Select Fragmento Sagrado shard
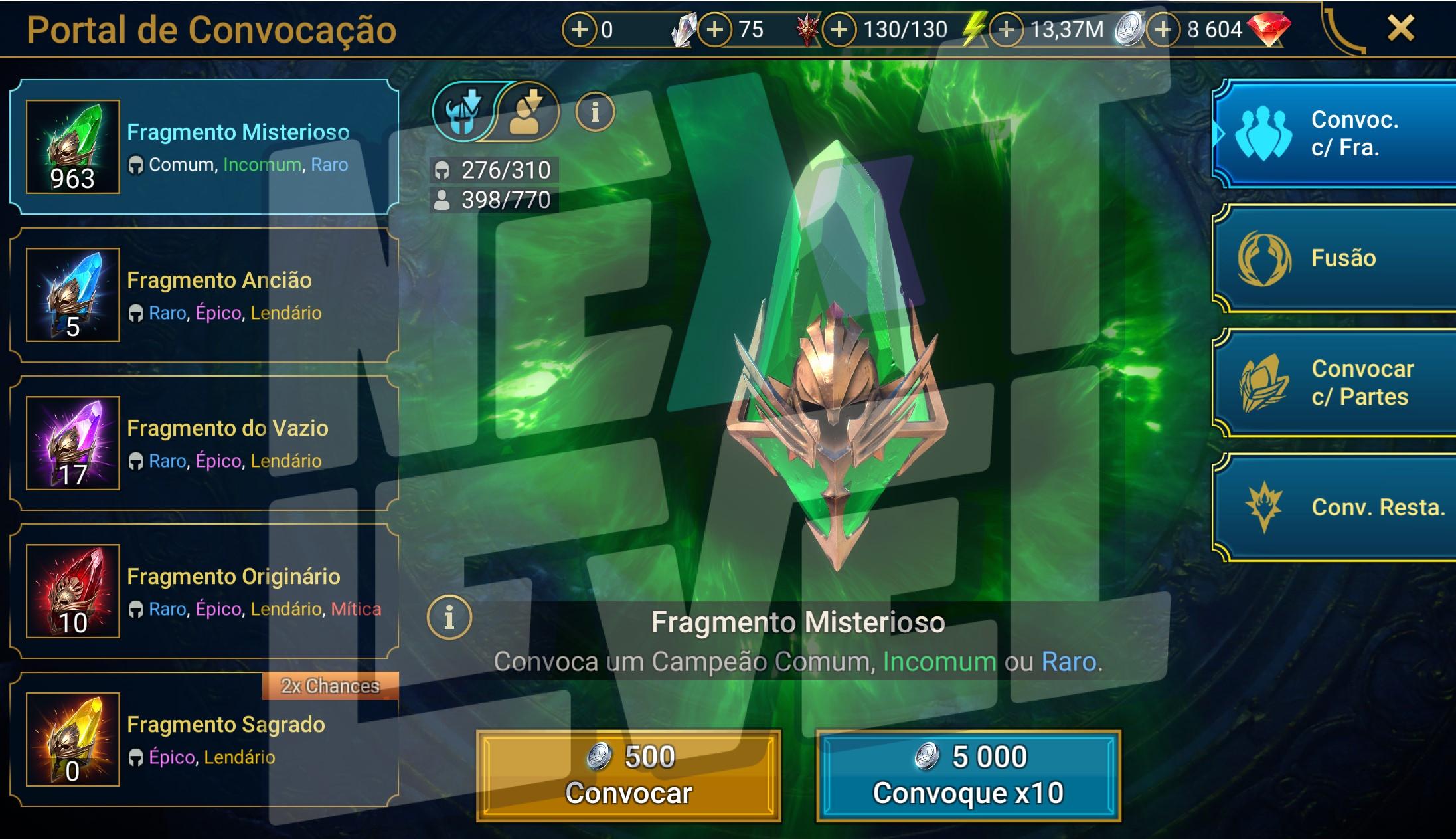 click(204, 739)
